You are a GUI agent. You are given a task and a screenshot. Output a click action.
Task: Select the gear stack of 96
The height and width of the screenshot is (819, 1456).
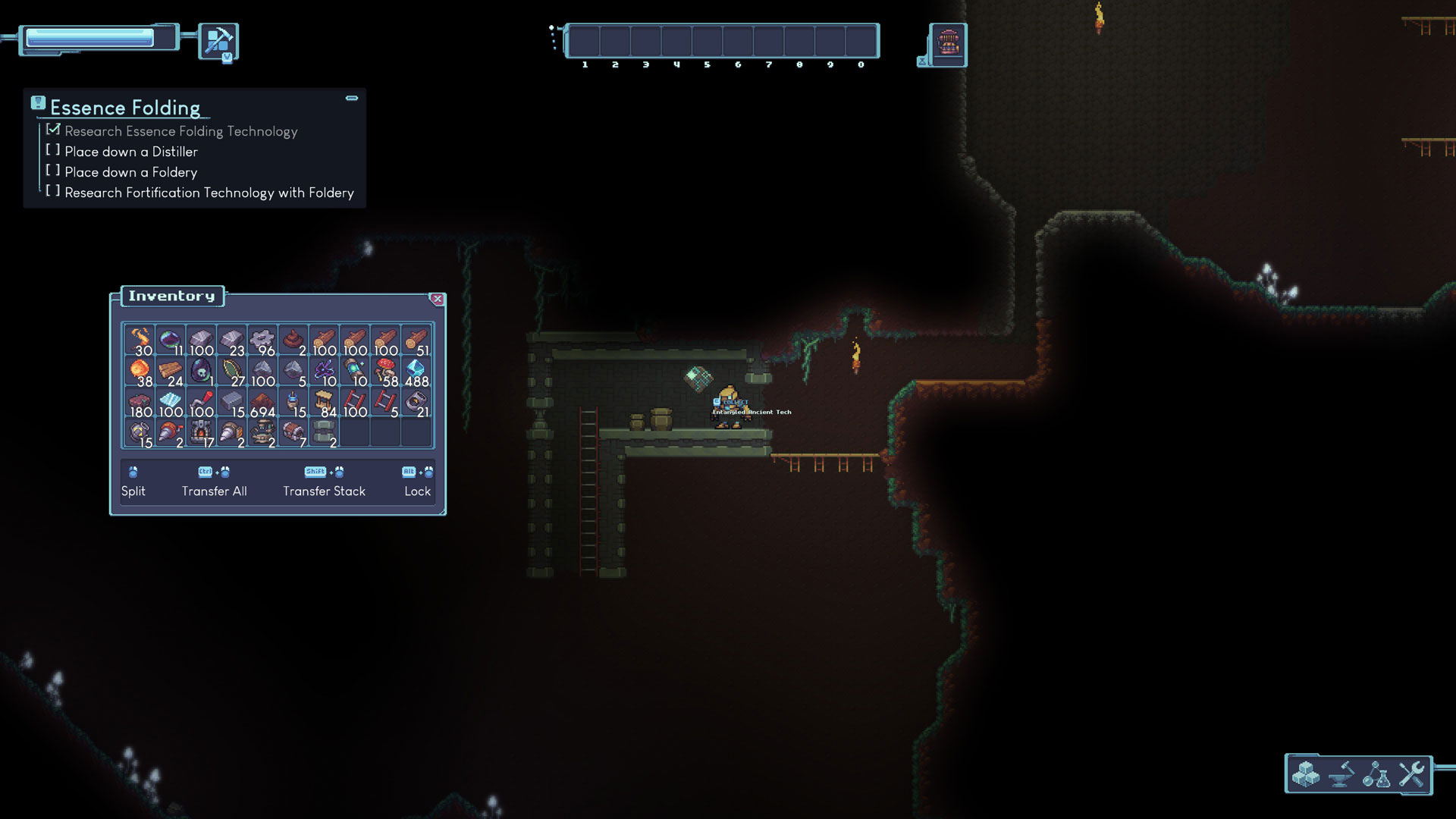coord(262,340)
